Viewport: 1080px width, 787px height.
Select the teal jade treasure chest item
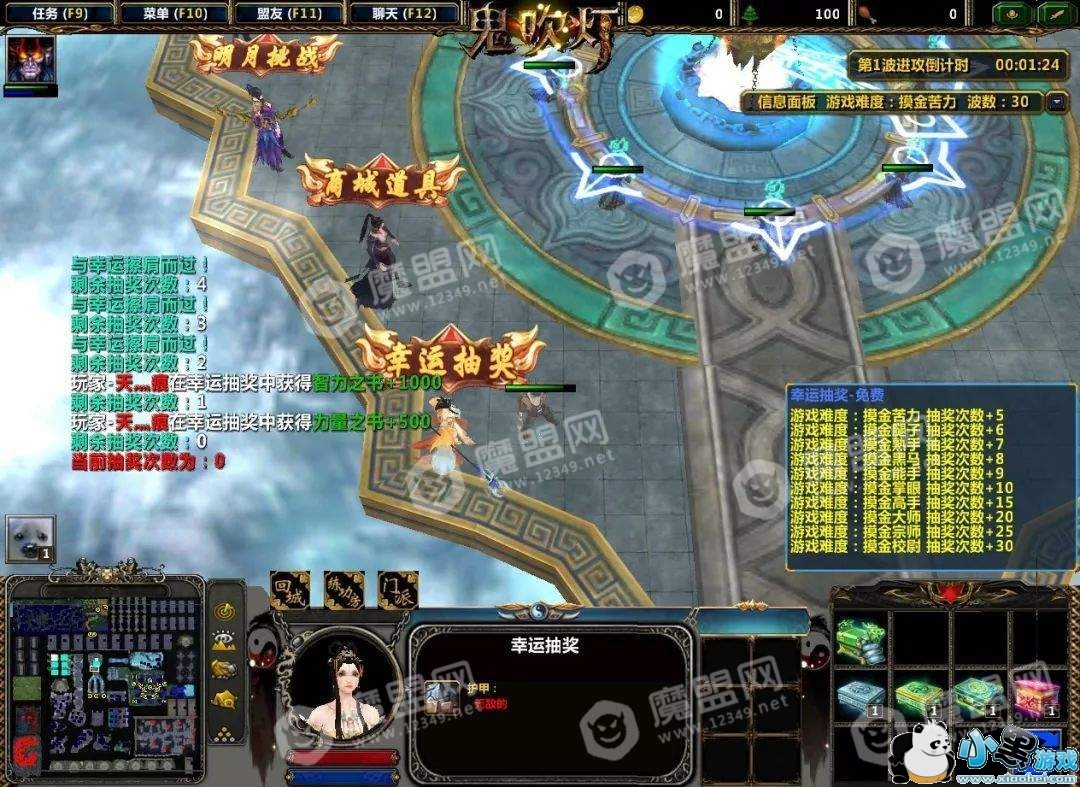(977, 695)
